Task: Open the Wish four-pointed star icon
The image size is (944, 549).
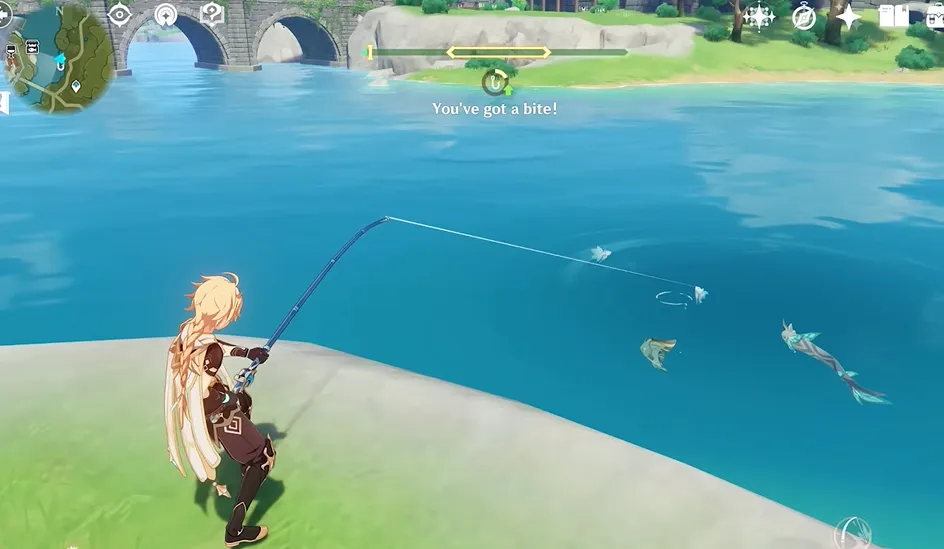Action: pyautogui.click(x=848, y=16)
